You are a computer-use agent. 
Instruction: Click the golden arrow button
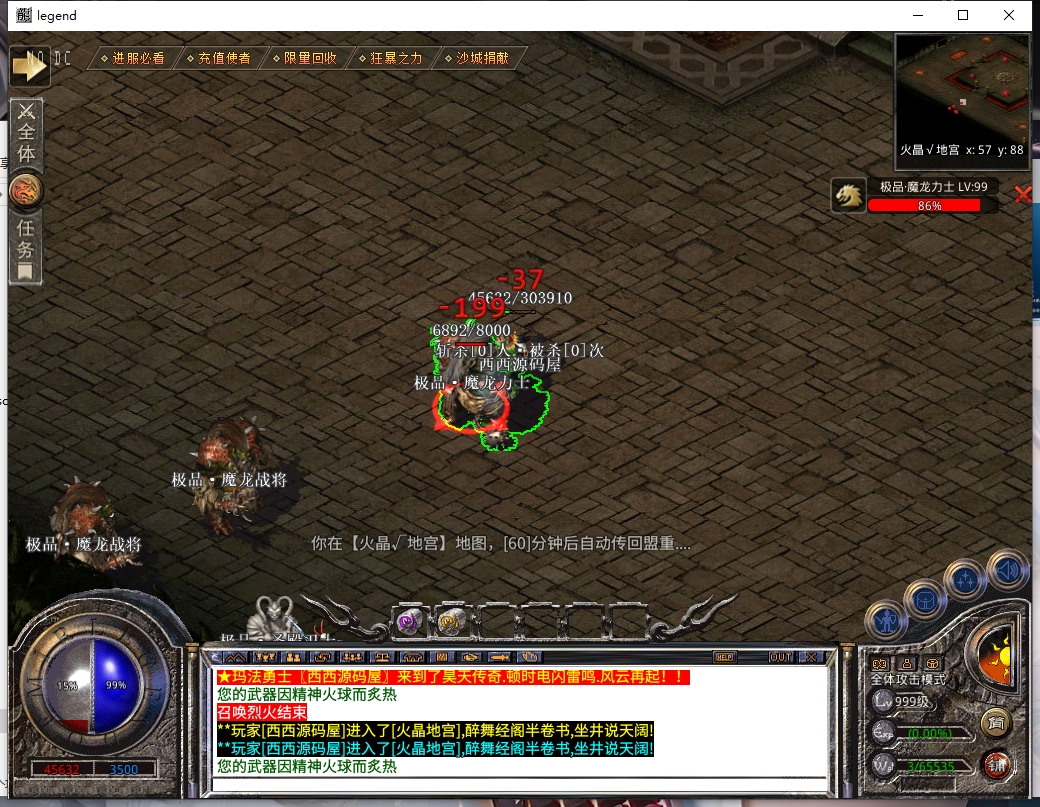pyautogui.click(x=30, y=66)
